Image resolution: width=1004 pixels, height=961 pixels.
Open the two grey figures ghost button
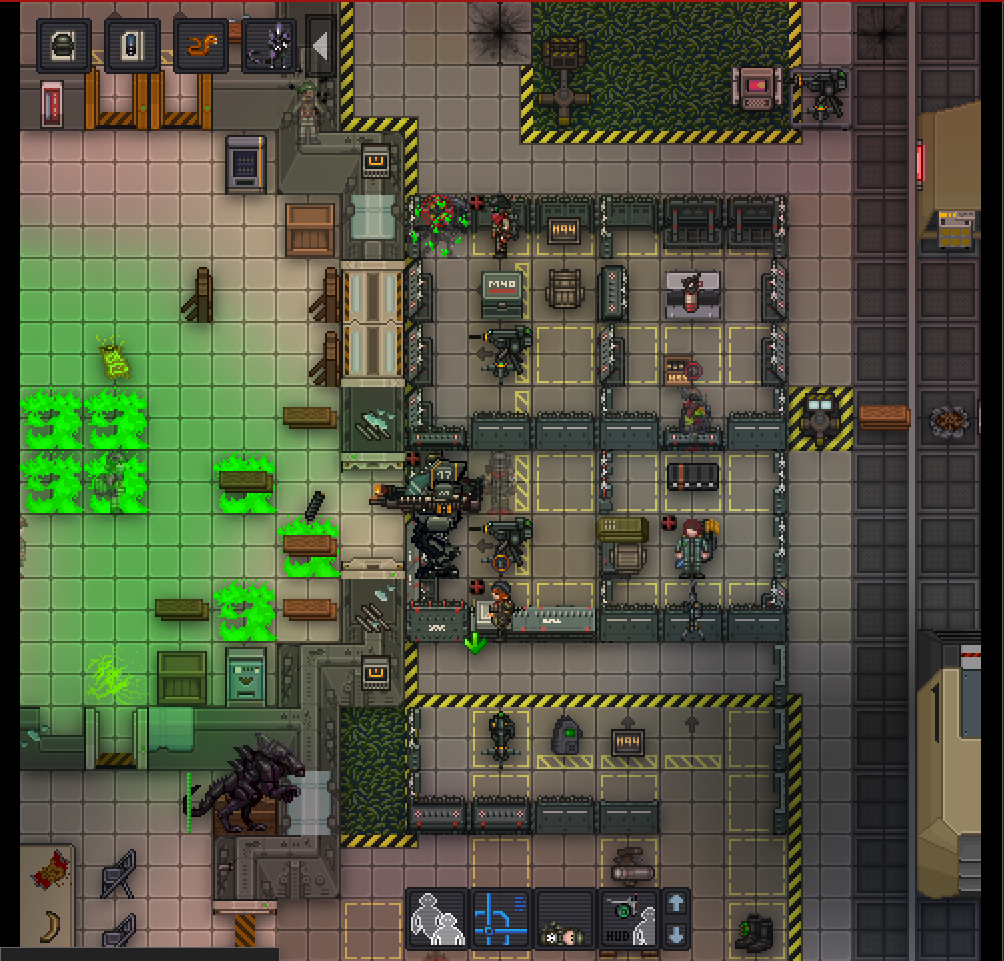pyautogui.click(x=437, y=918)
